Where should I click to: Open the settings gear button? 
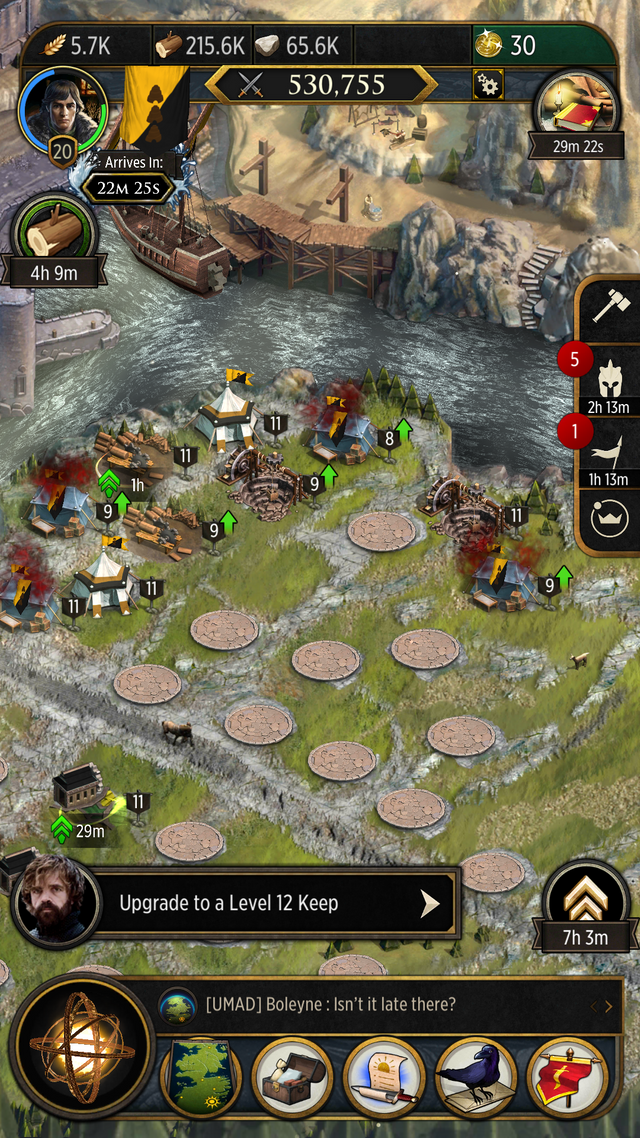coord(488,85)
